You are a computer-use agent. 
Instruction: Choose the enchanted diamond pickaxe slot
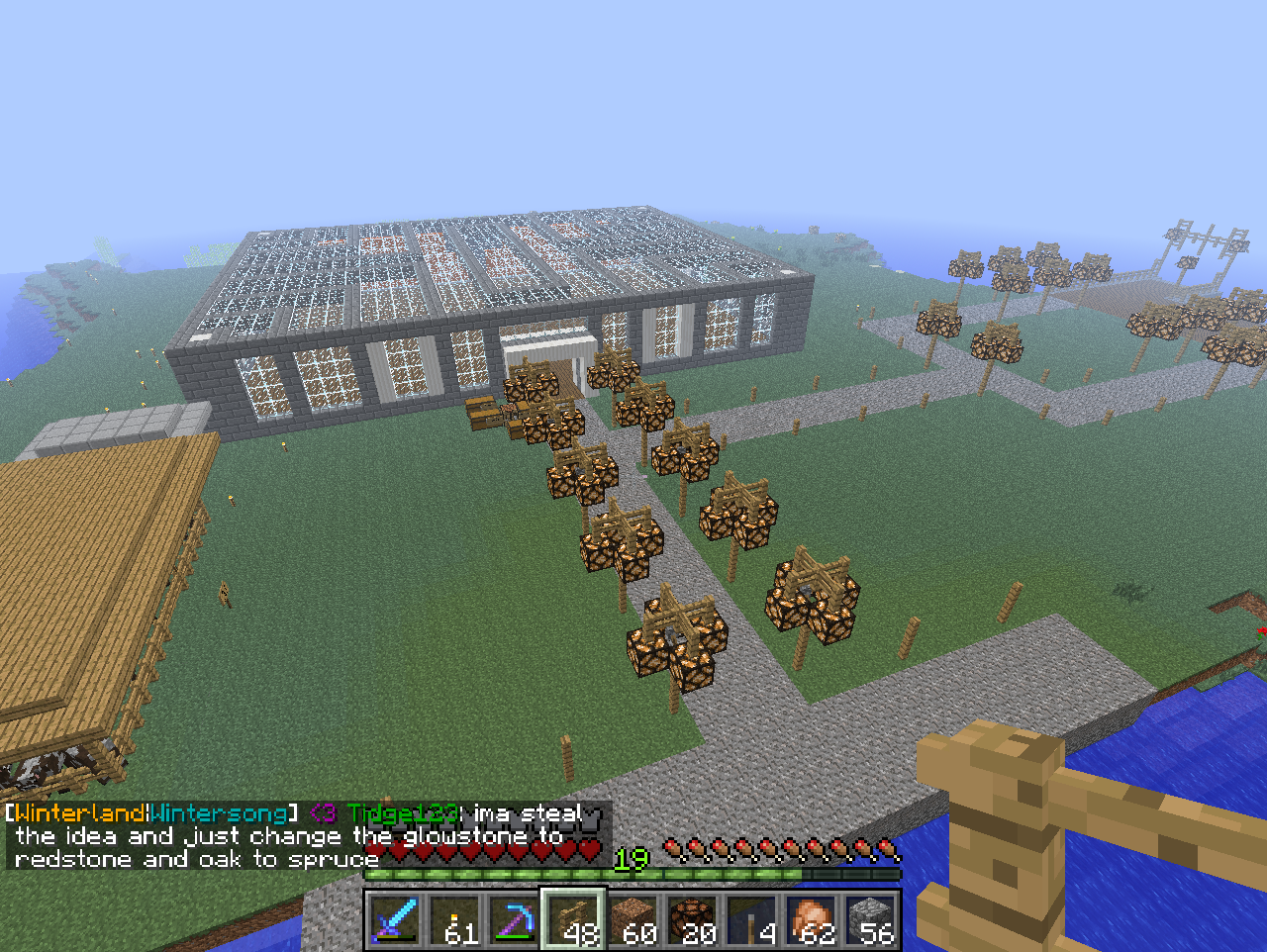point(514,920)
